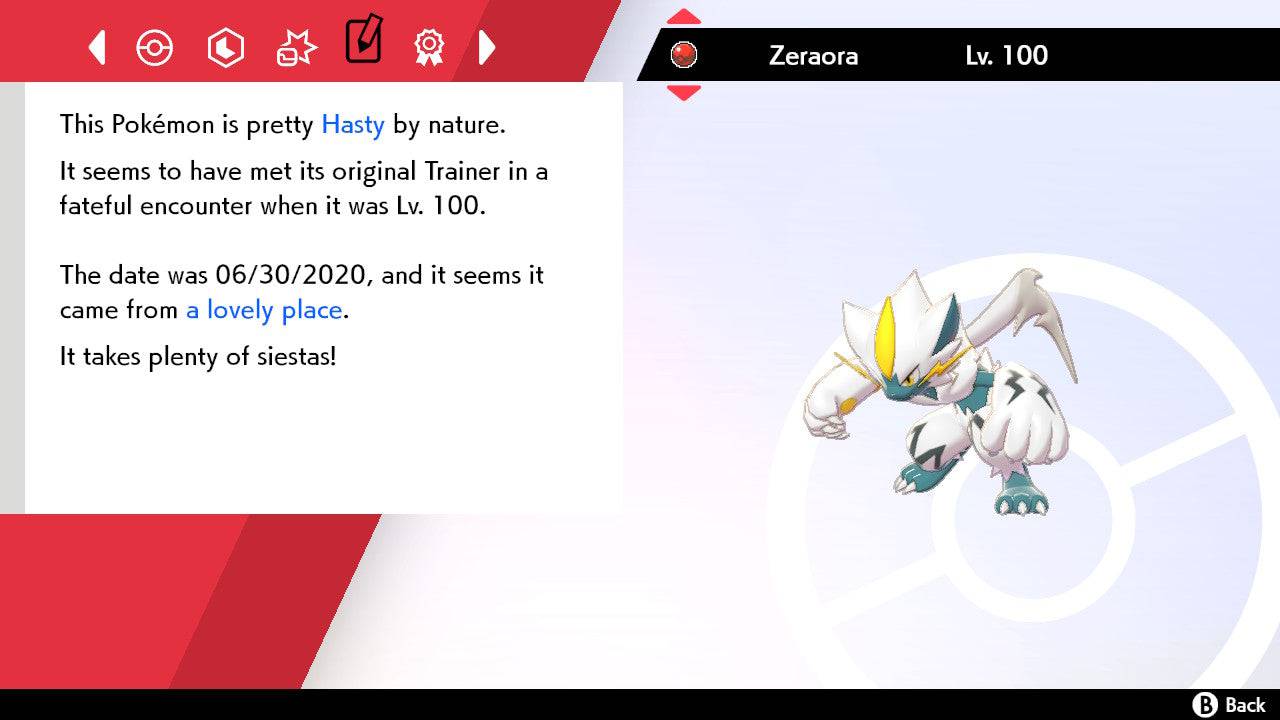
Task: Click the Lv. 100 label
Action: [x=1003, y=56]
